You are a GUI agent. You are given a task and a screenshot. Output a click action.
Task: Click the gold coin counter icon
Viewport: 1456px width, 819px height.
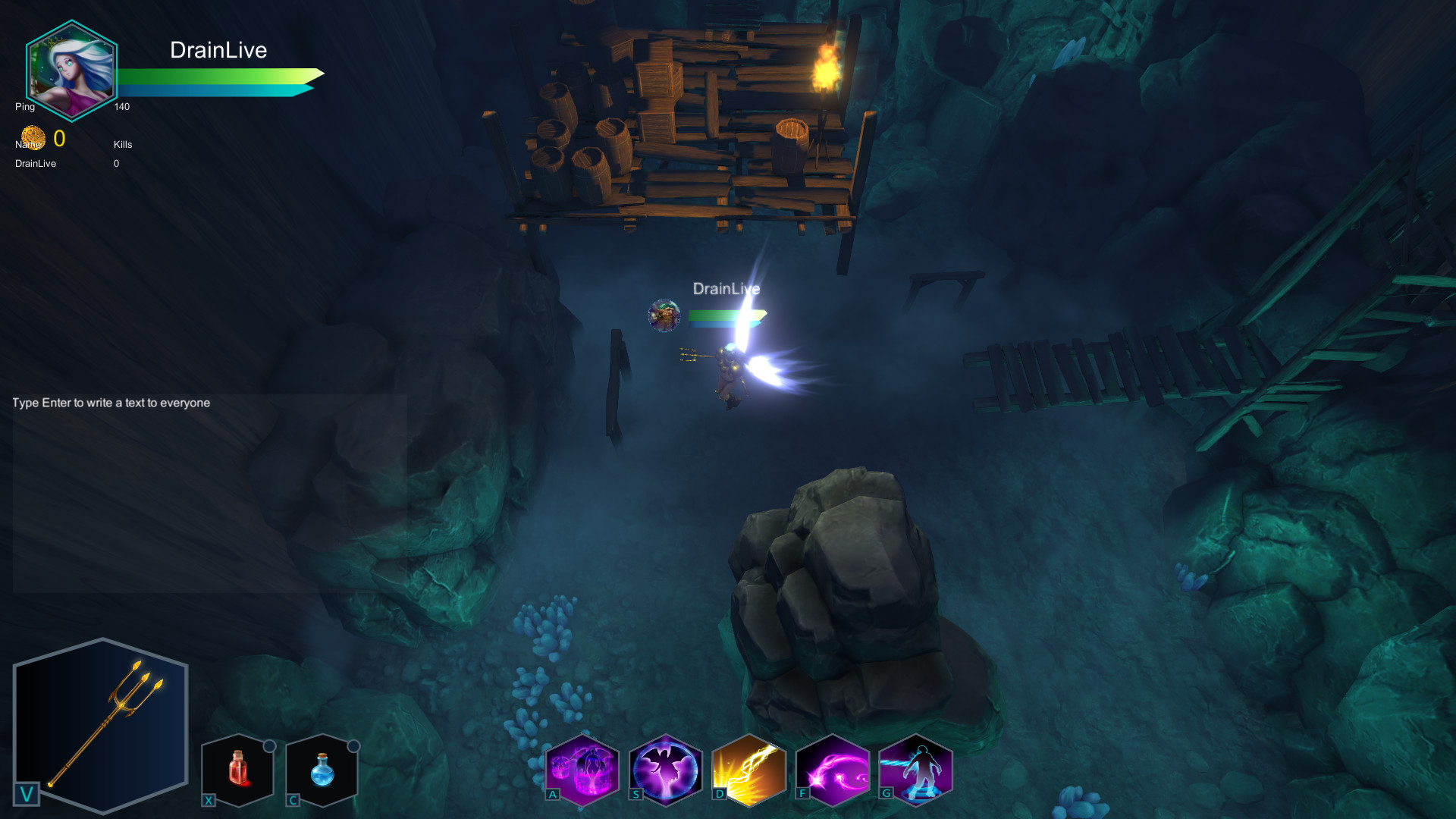pos(33,138)
